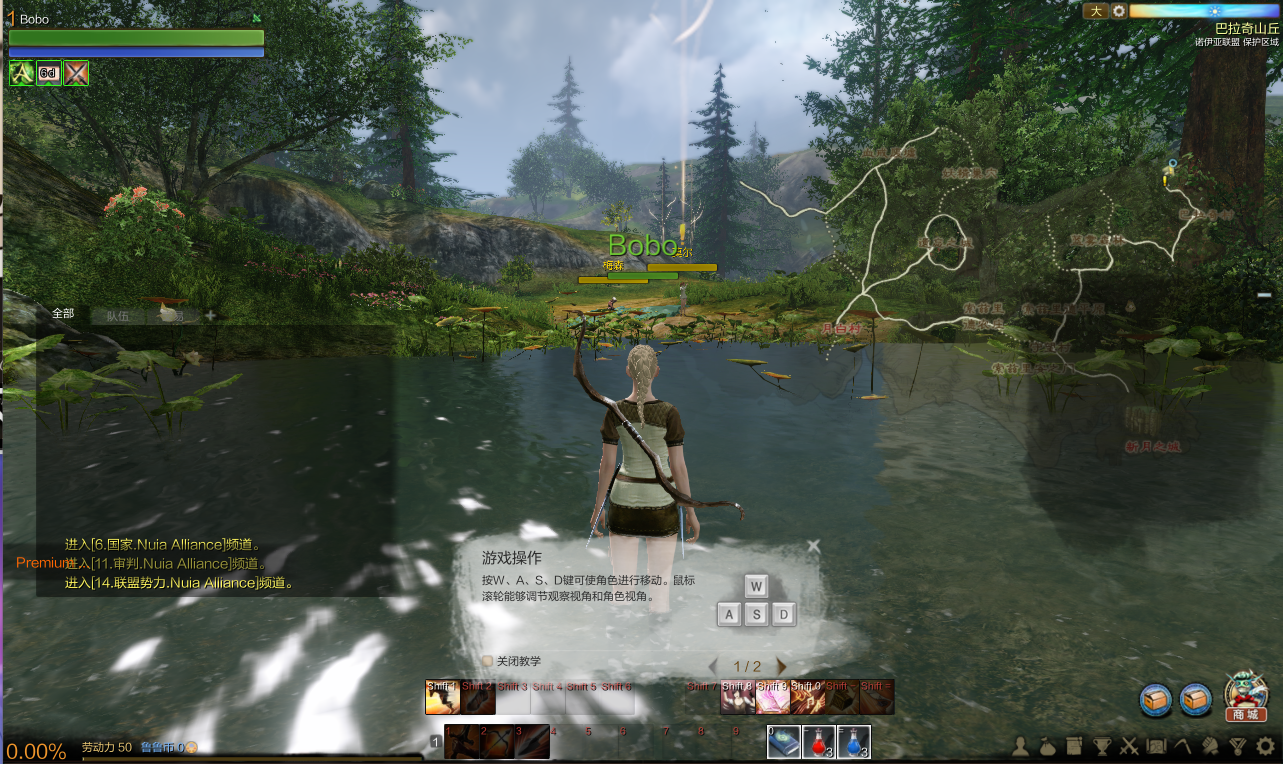Open the folded map menu icon

[x=1156, y=745]
